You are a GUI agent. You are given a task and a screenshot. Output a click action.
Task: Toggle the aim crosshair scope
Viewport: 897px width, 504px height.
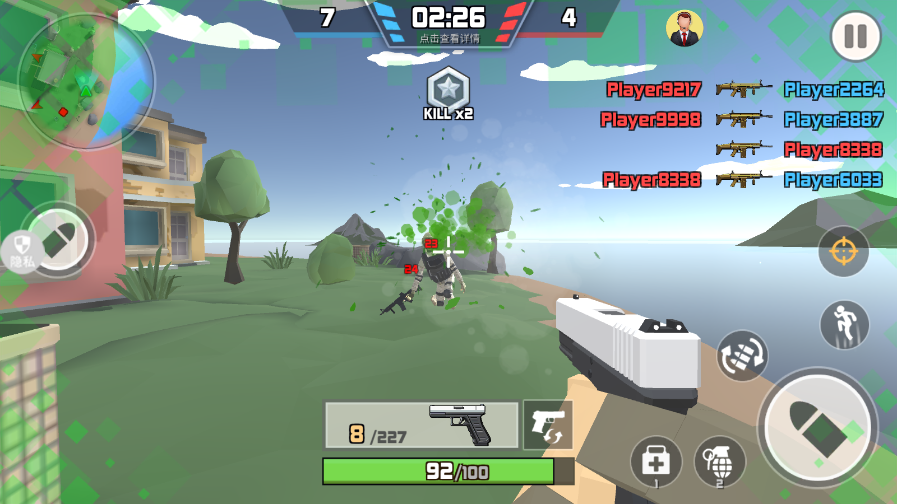coord(843,252)
